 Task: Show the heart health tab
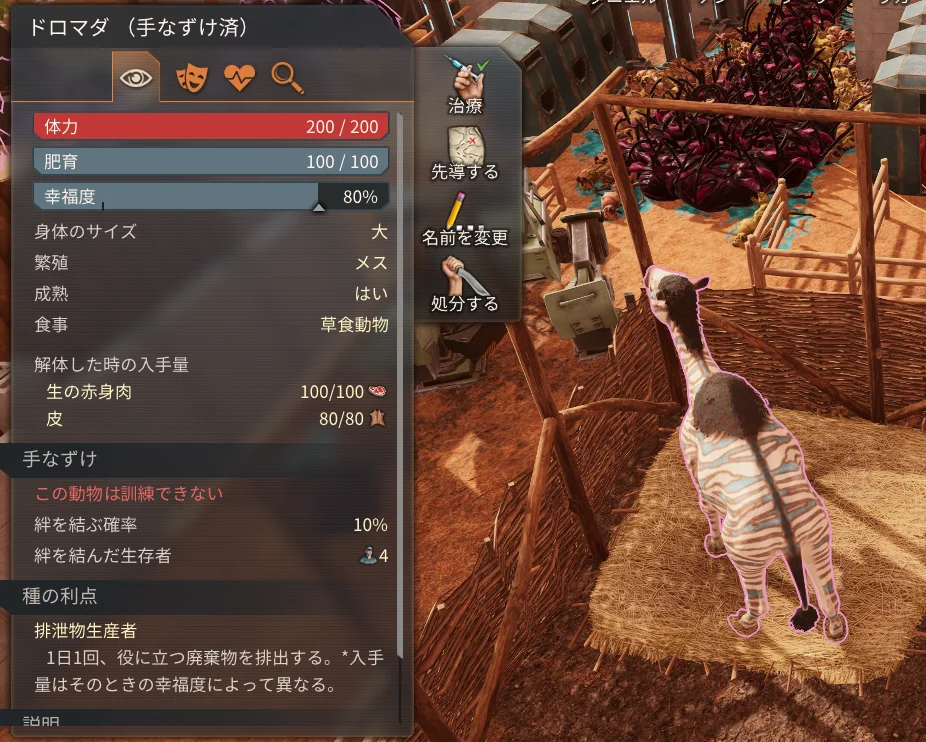pos(239,78)
